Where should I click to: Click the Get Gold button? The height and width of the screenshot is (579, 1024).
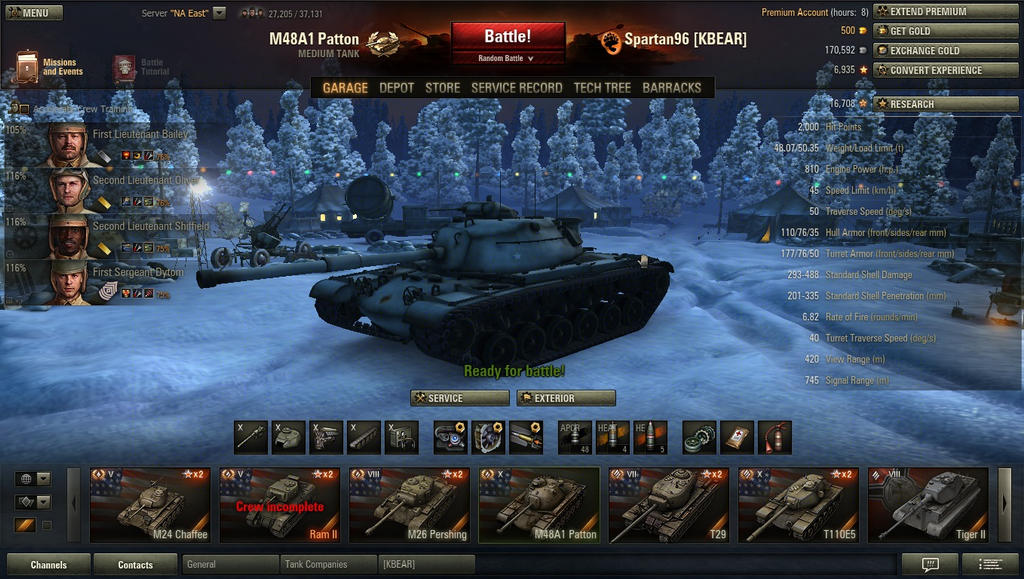click(x=933, y=31)
